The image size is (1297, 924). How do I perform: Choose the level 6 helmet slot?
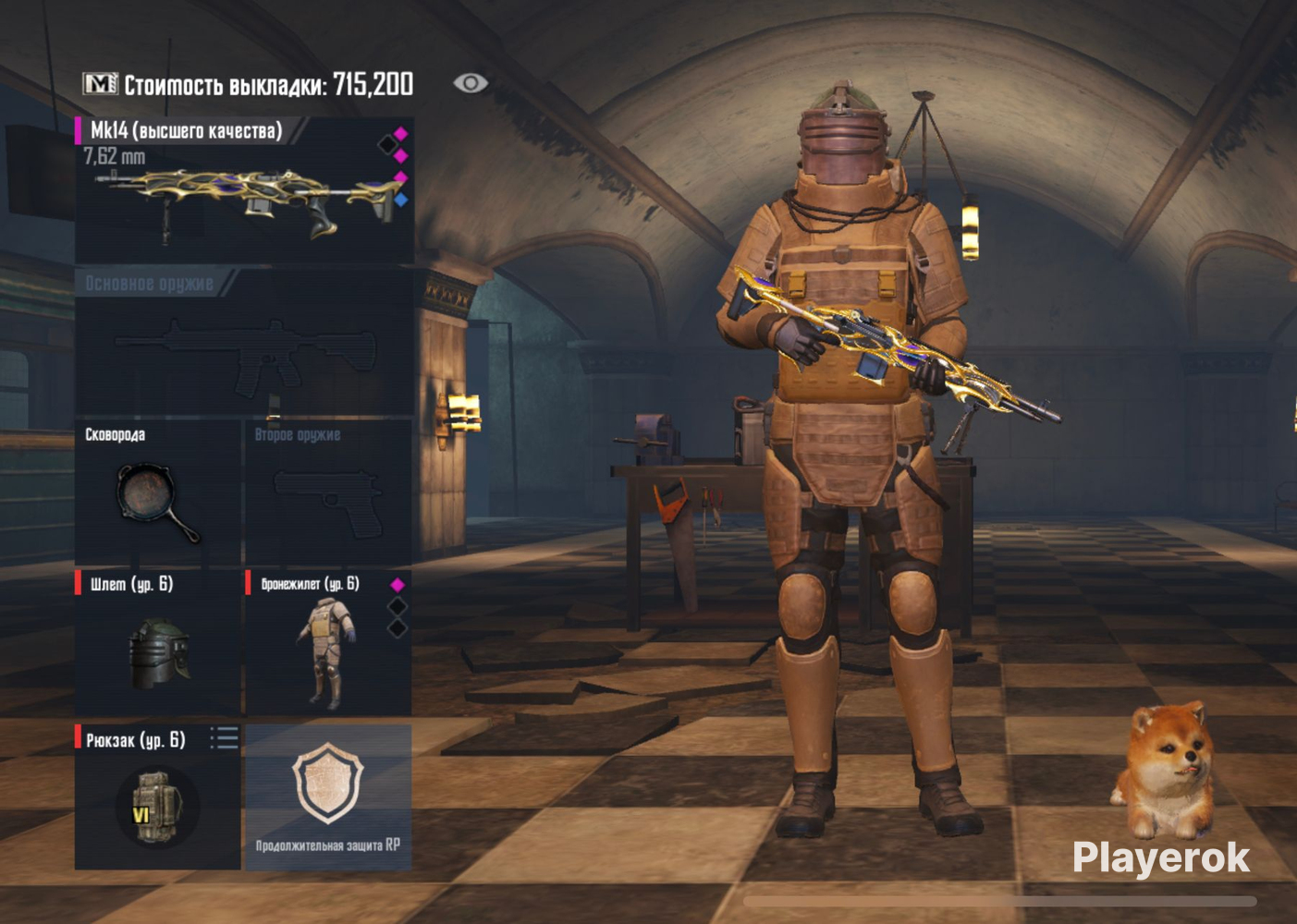point(157,644)
